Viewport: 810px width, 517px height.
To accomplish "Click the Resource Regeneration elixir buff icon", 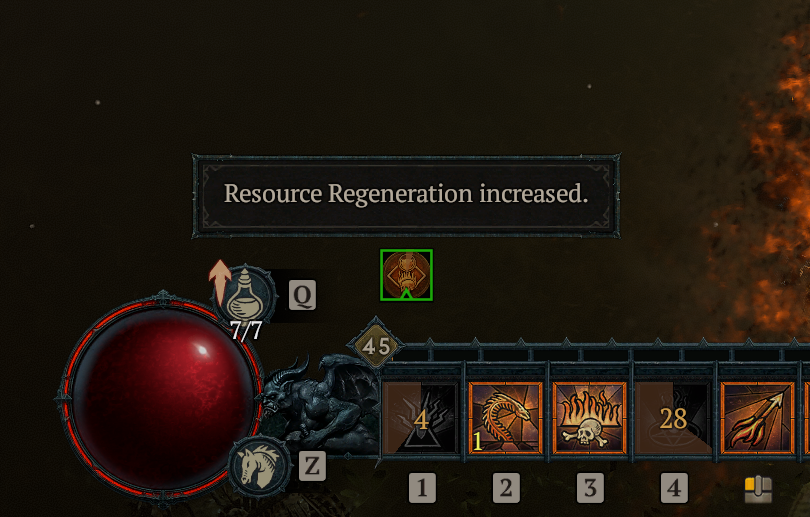I will [x=406, y=275].
